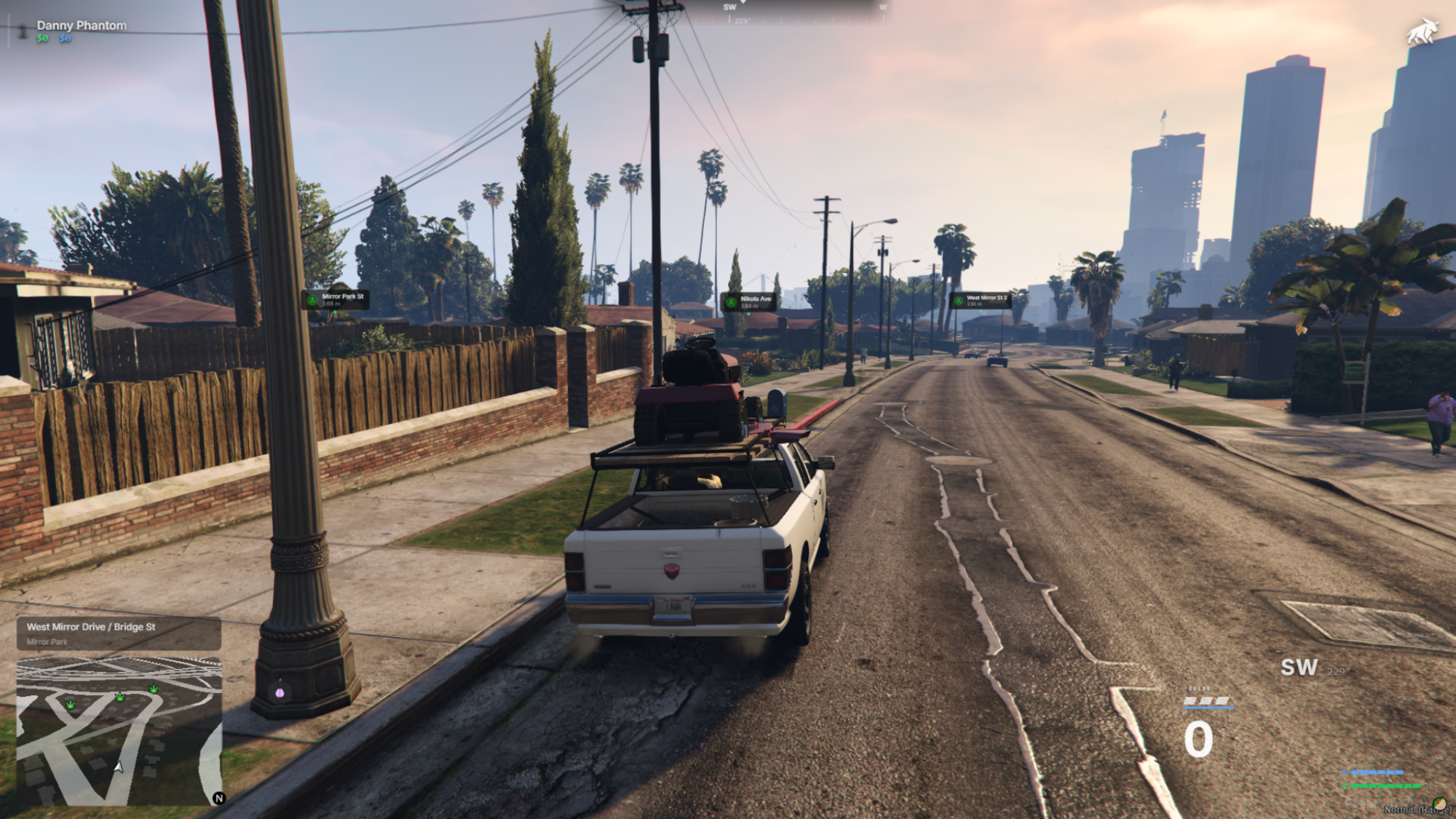Select the West Mirror St 2 waypoint marker

point(980,300)
